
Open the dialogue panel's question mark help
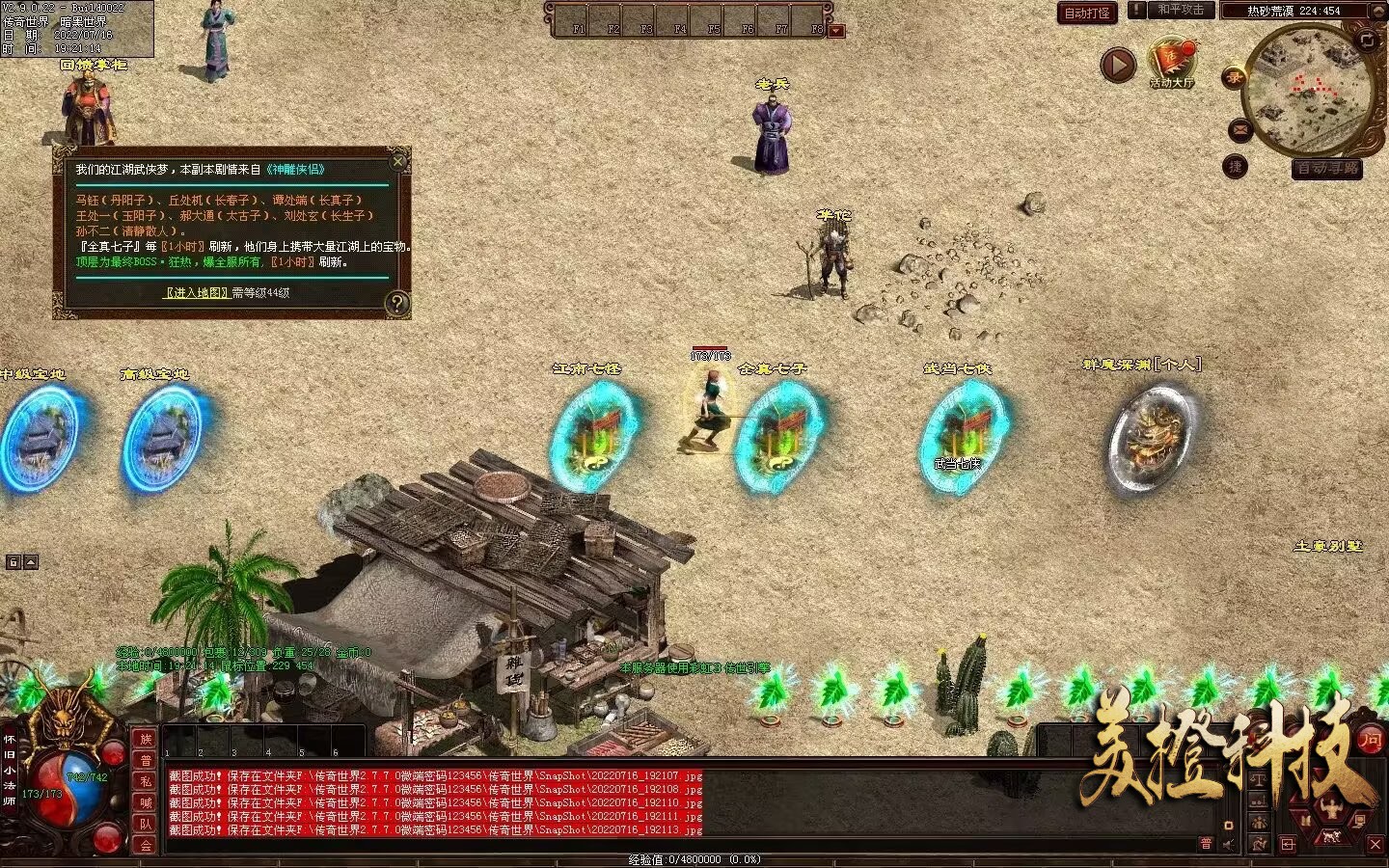coord(396,304)
